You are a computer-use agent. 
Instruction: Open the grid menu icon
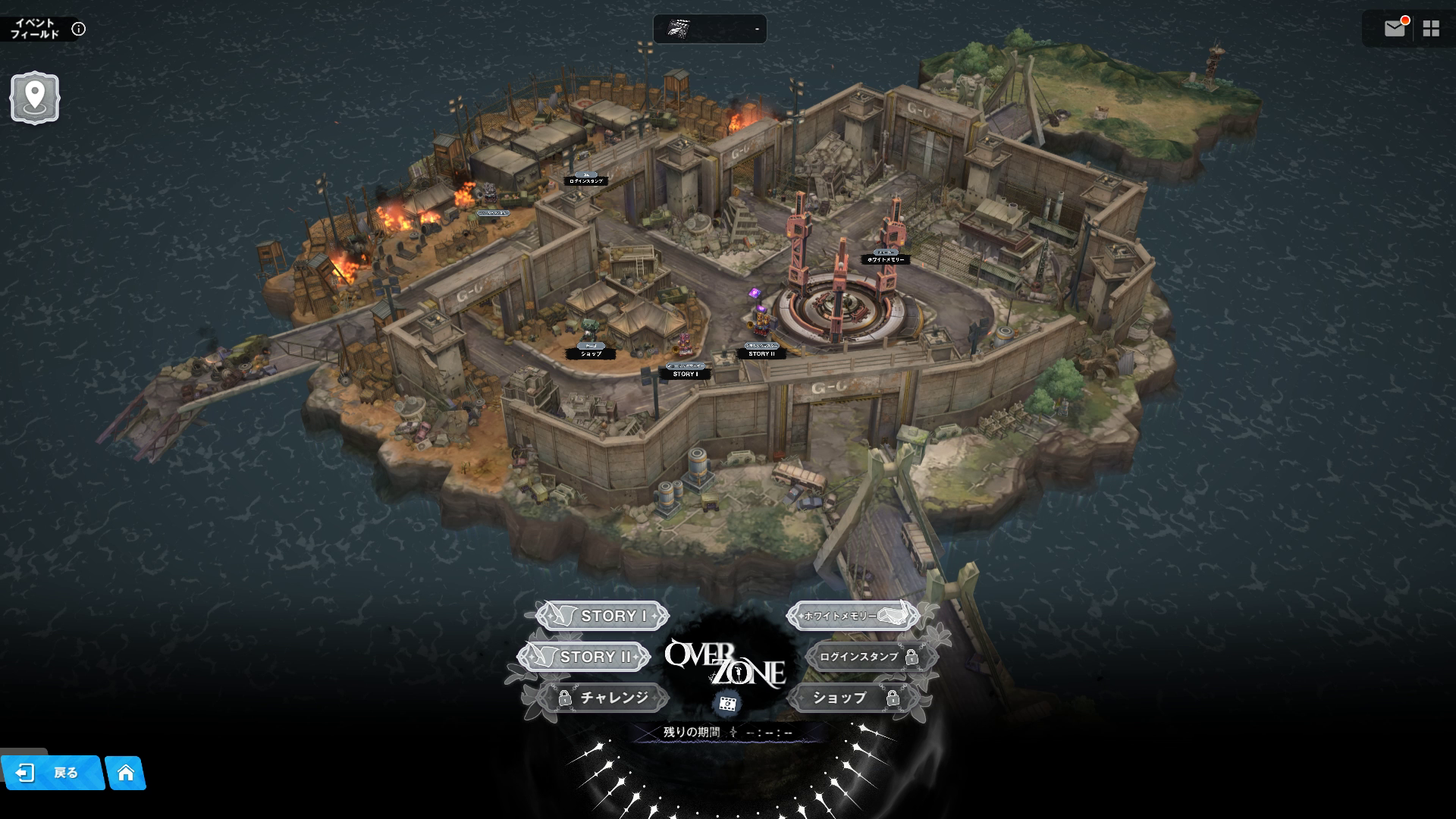coord(1431,29)
